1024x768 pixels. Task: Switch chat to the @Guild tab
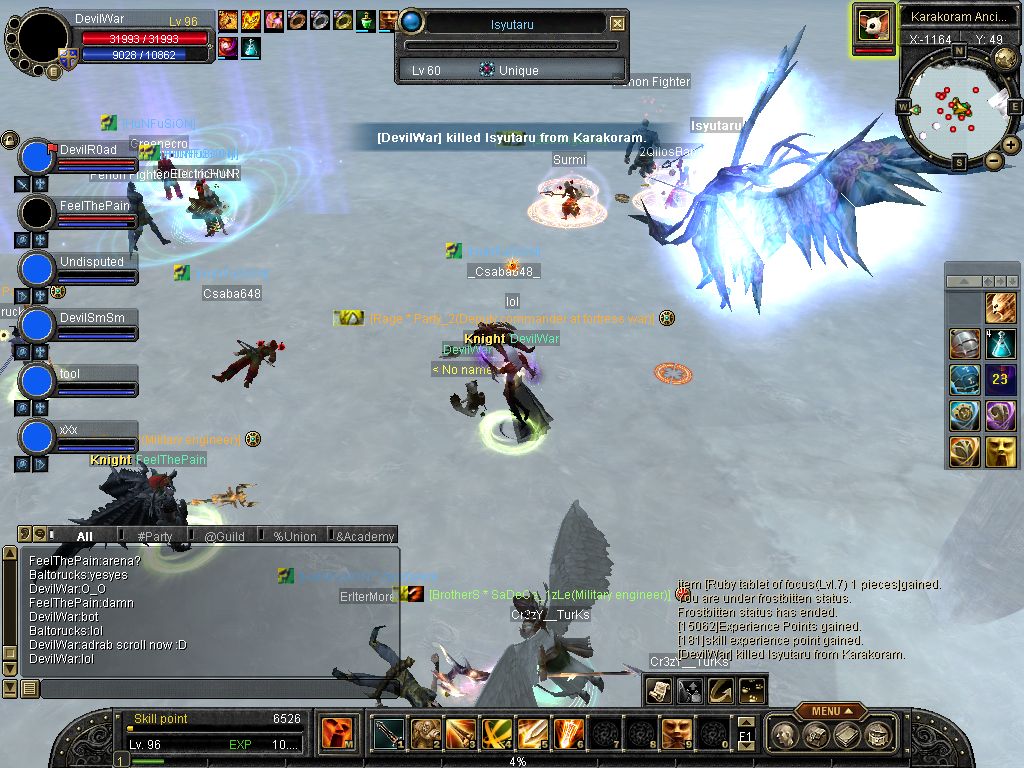pyautogui.click(x=224, y=537)
